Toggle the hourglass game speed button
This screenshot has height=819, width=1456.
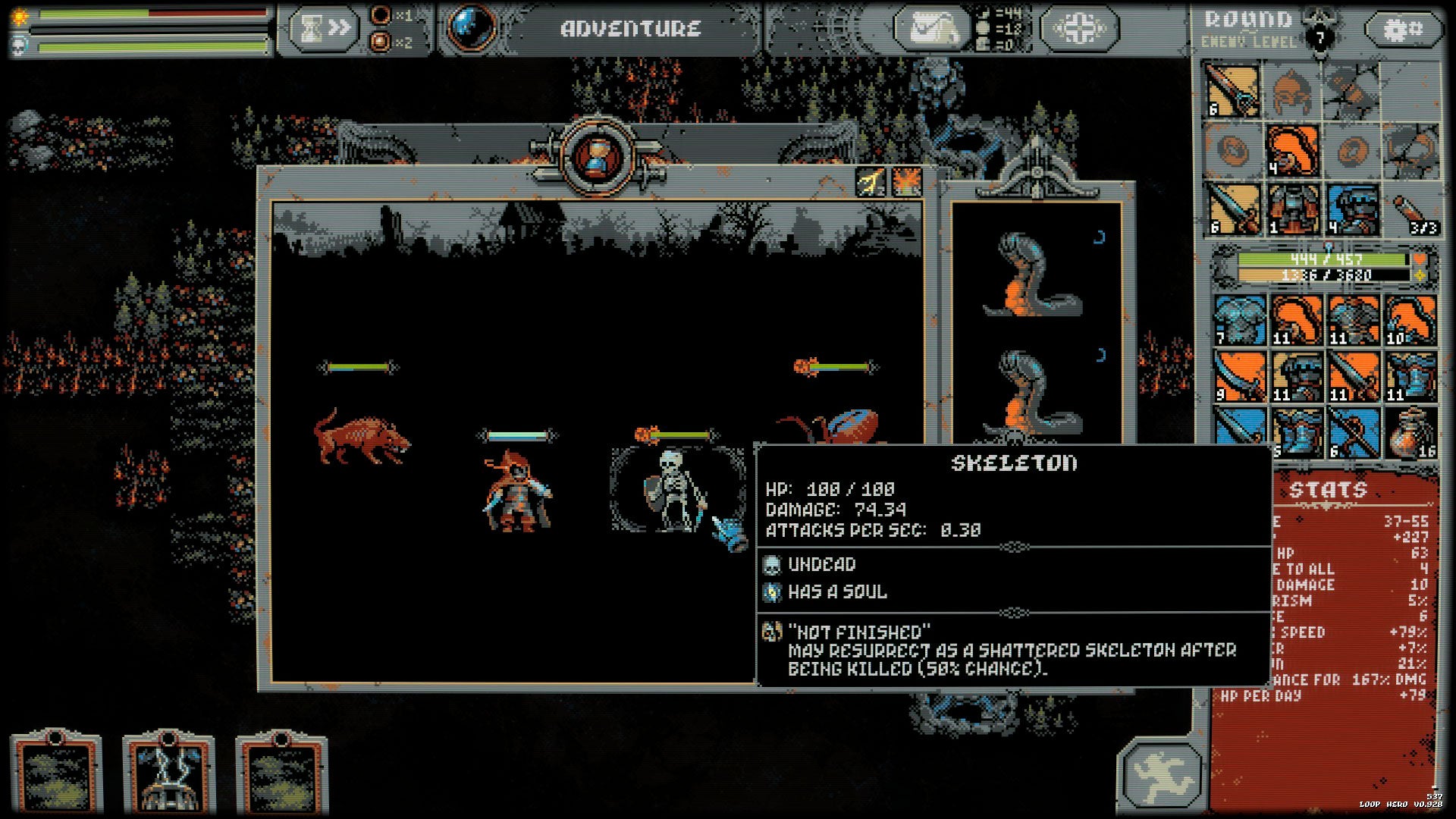pyautogui.click(x=322, y=29)
